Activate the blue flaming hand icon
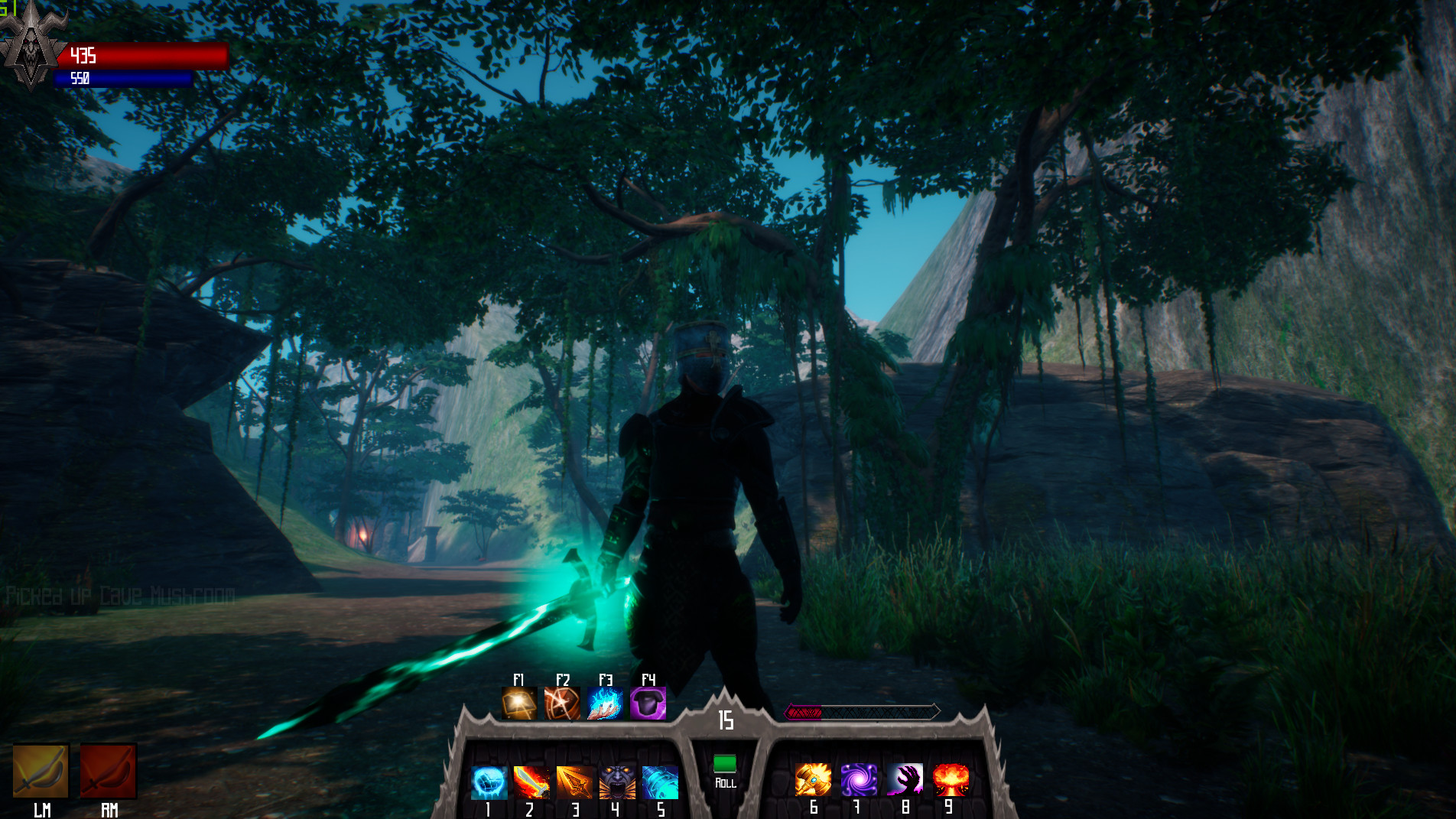Image resolution: width=1456 pixels, height=819 pixels. [x=605, y=704]
